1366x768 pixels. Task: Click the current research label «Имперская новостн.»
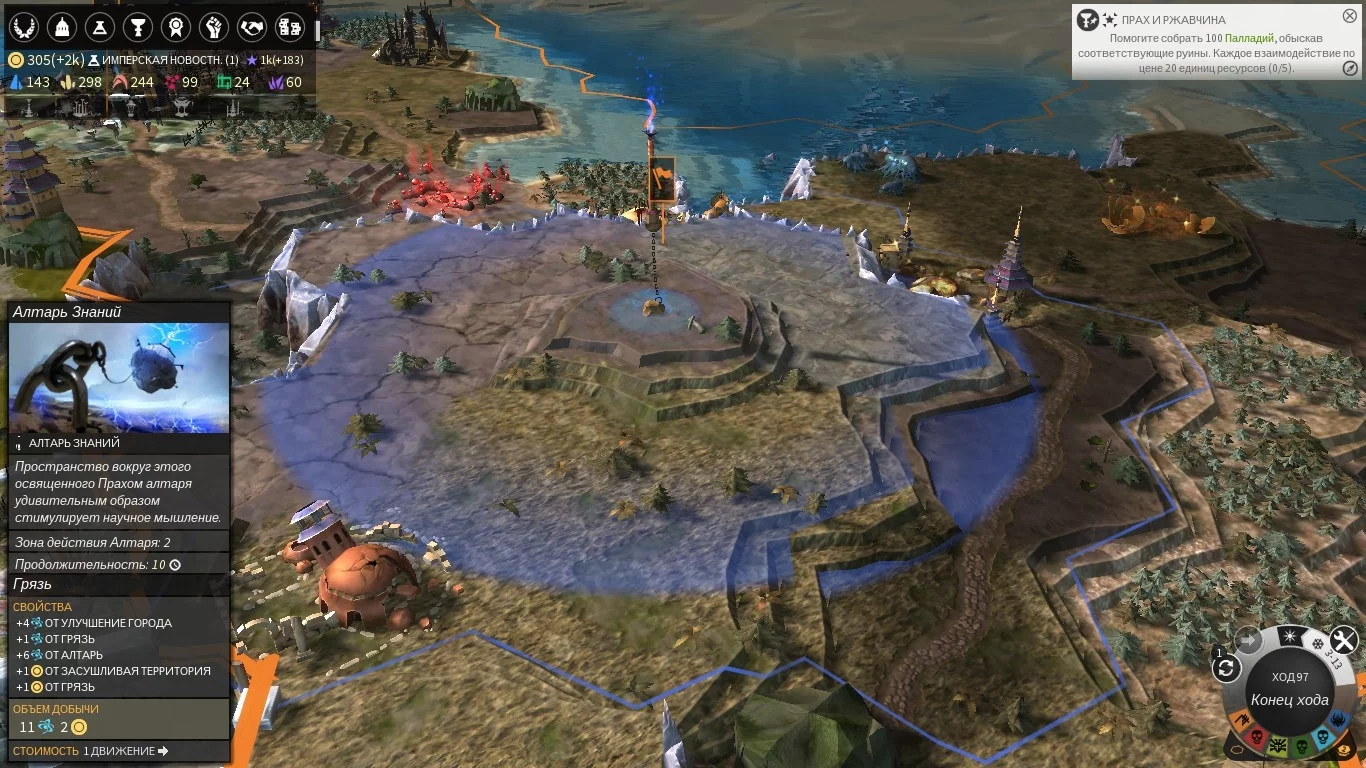pyautogui.click(x=169, y=60)
